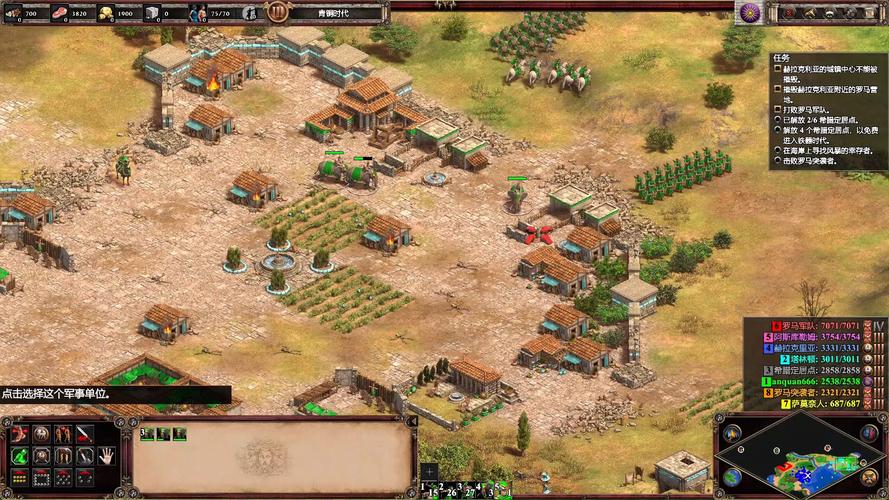Select player anquan666 score row
Screen dimensions: 889x500
[x=817, y=381]
